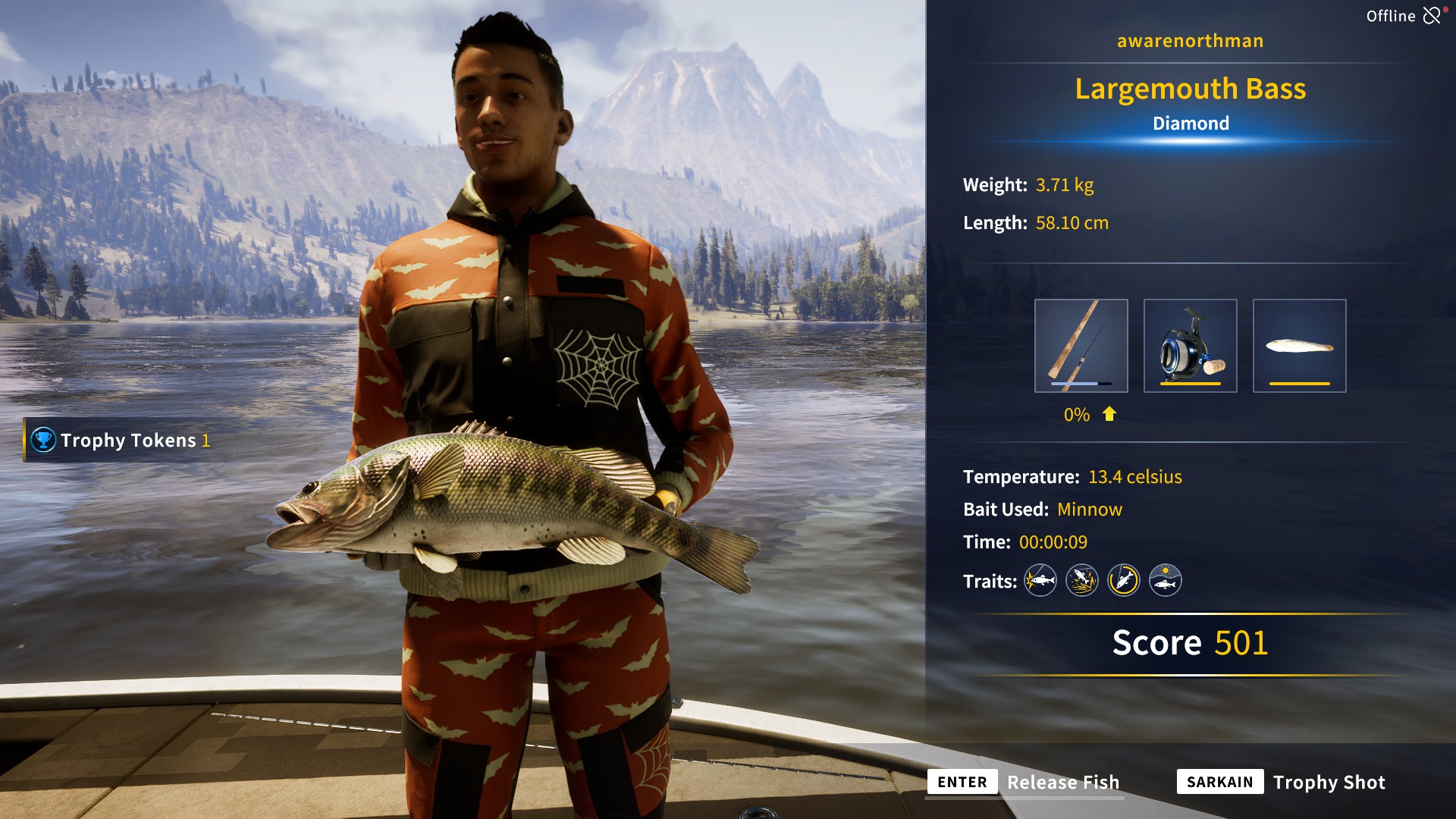The height and width of the screenshot is (819, 1456).
Task: Inspect the fish strike spark trait icon
Action: click(x=1040, y=581)
